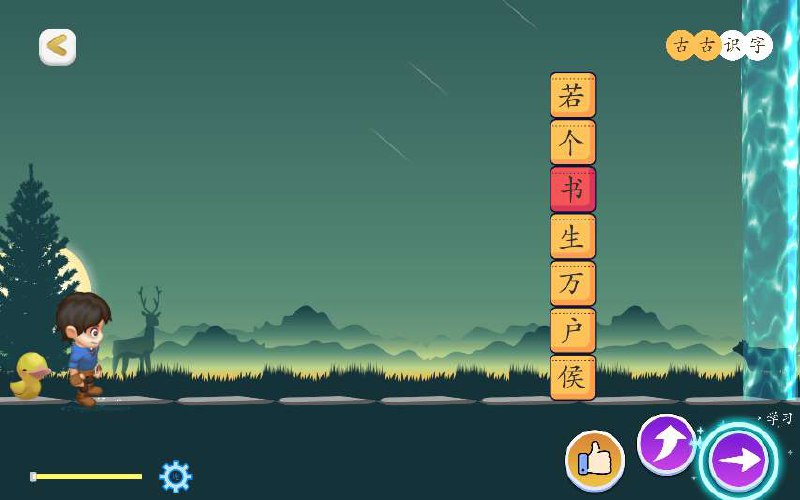This screenshot has width=800, height=500.
Task: Select the red 书 character tile
Action: [572, 190]
